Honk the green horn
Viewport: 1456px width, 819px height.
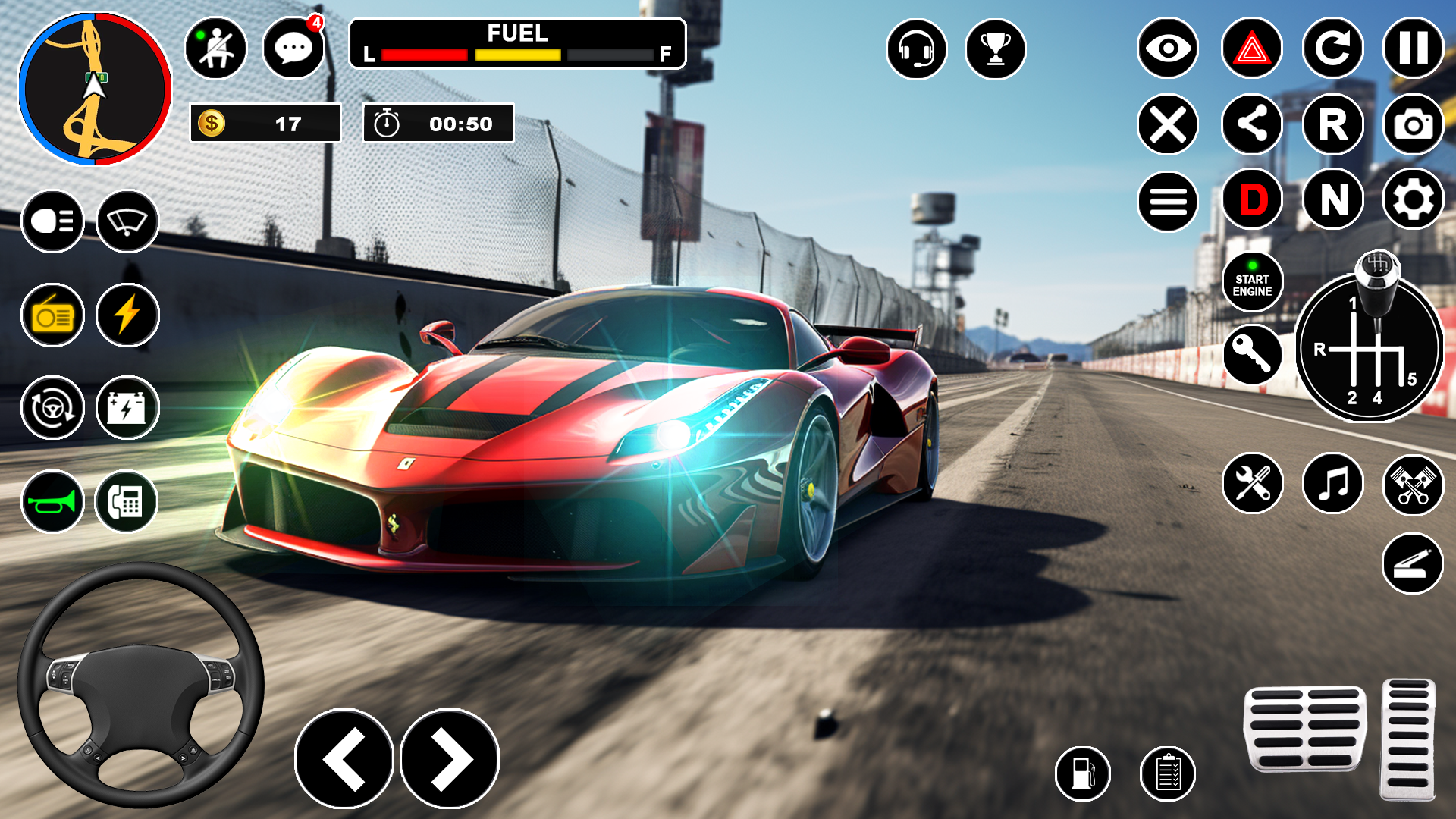tap(52, 501)
